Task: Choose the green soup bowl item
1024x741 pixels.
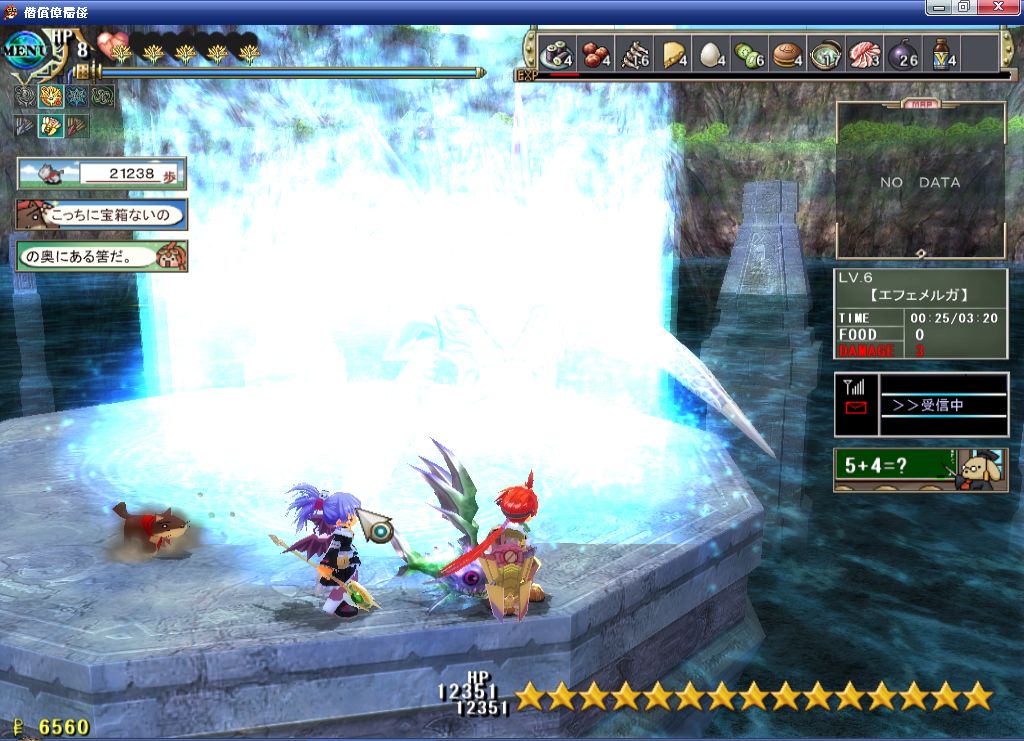Action: point(827,54)
